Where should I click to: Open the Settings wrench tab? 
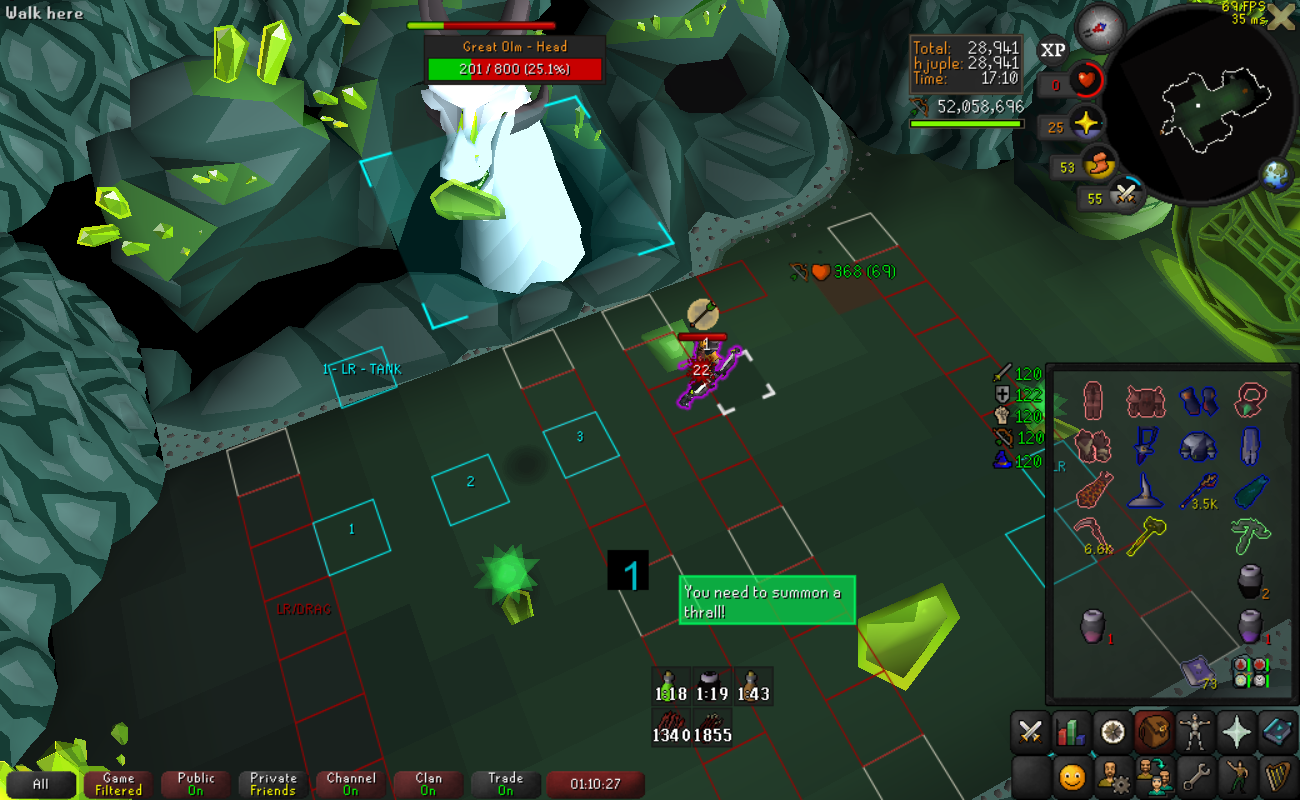pyautogui.click(x=1194, y=775)
